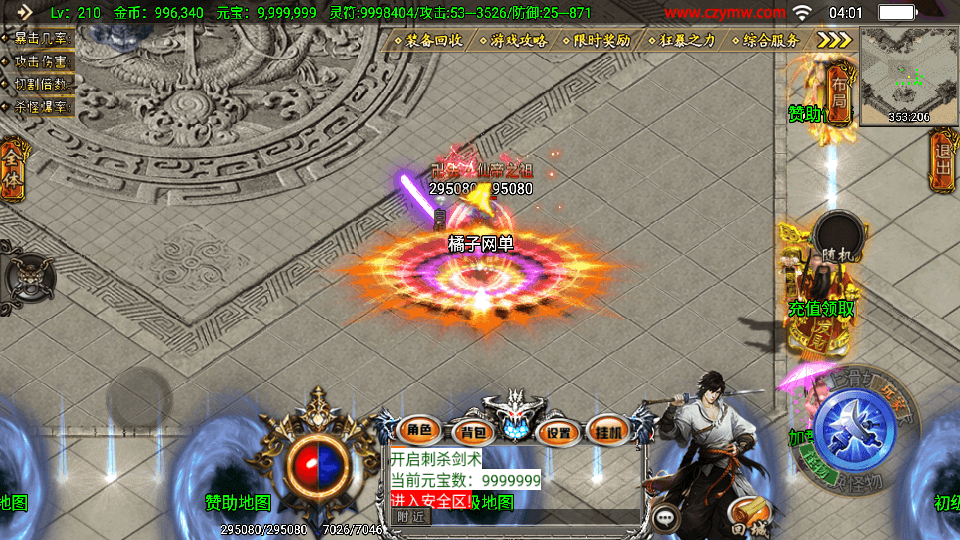
Task: Open the chat speech bubble button
Action: tap(664, 517)
